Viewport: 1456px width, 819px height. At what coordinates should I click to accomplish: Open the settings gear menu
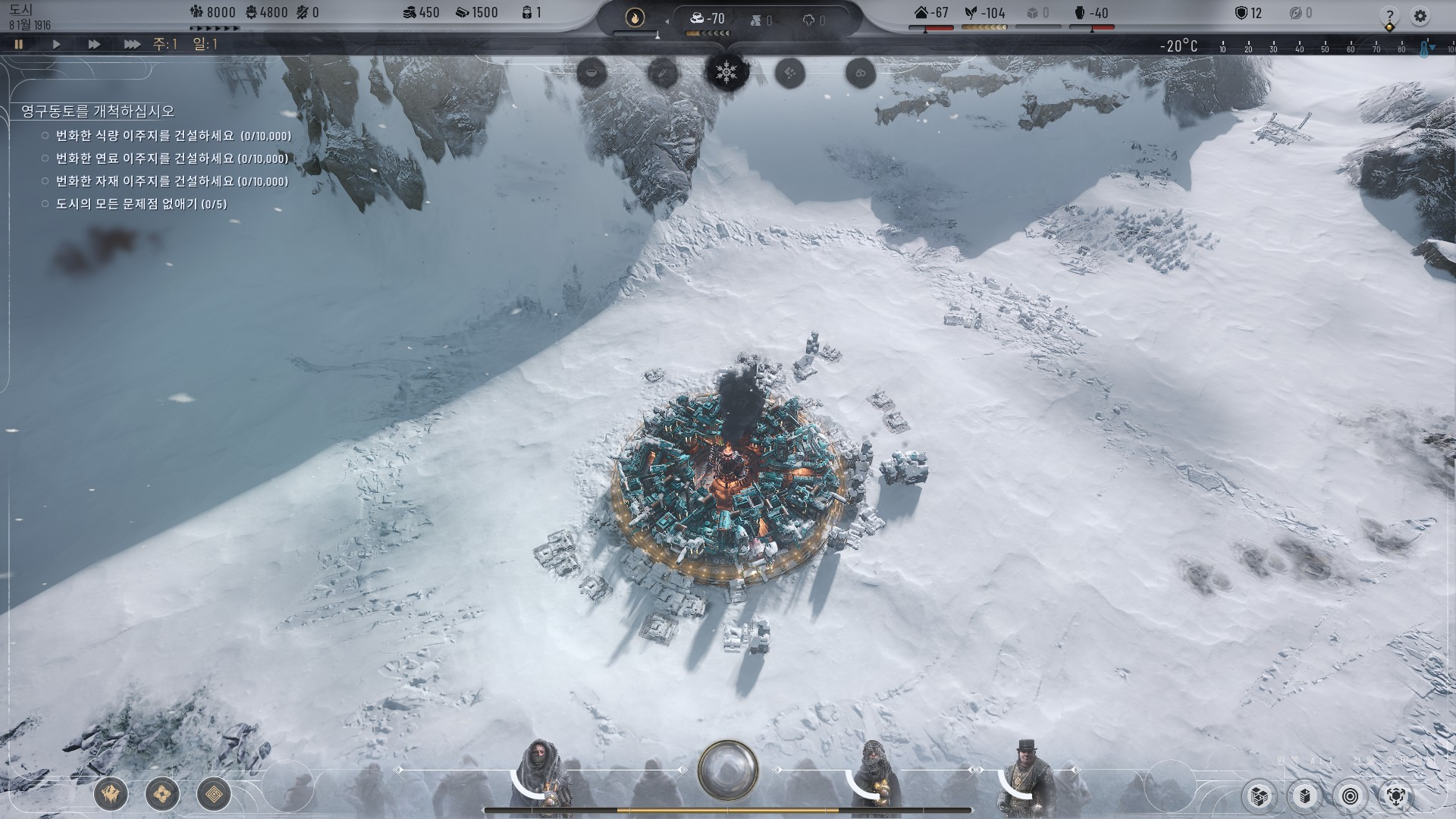click(1420, 16)
